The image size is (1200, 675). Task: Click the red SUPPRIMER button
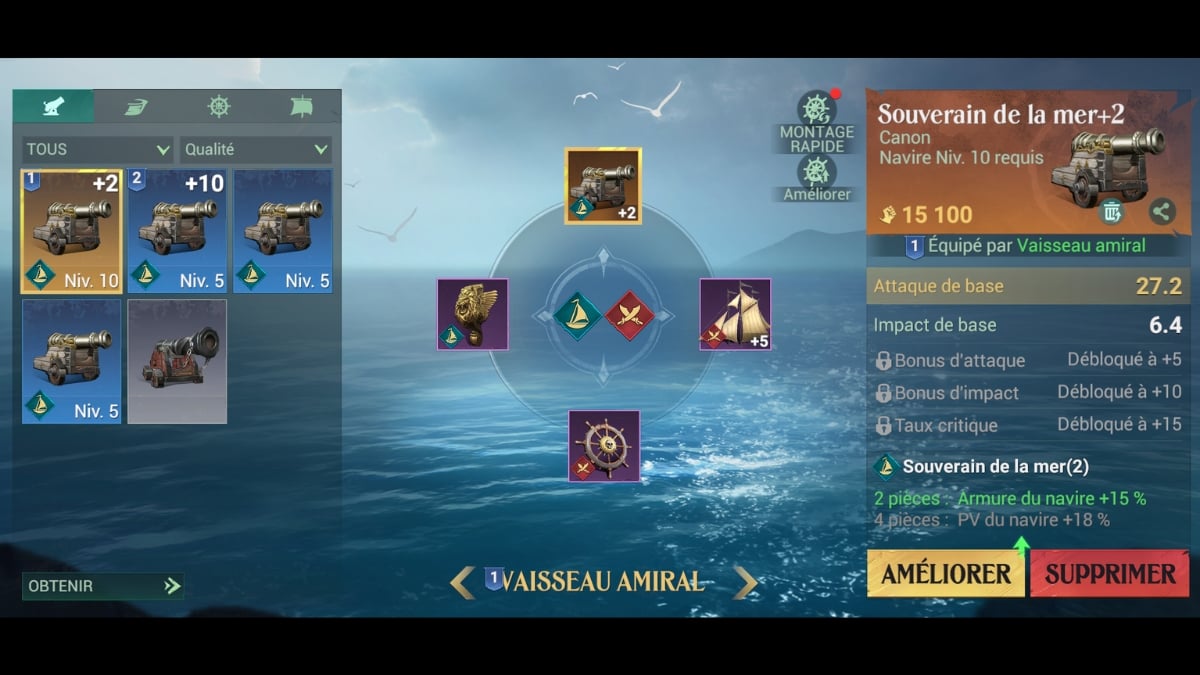(1109, 573)
